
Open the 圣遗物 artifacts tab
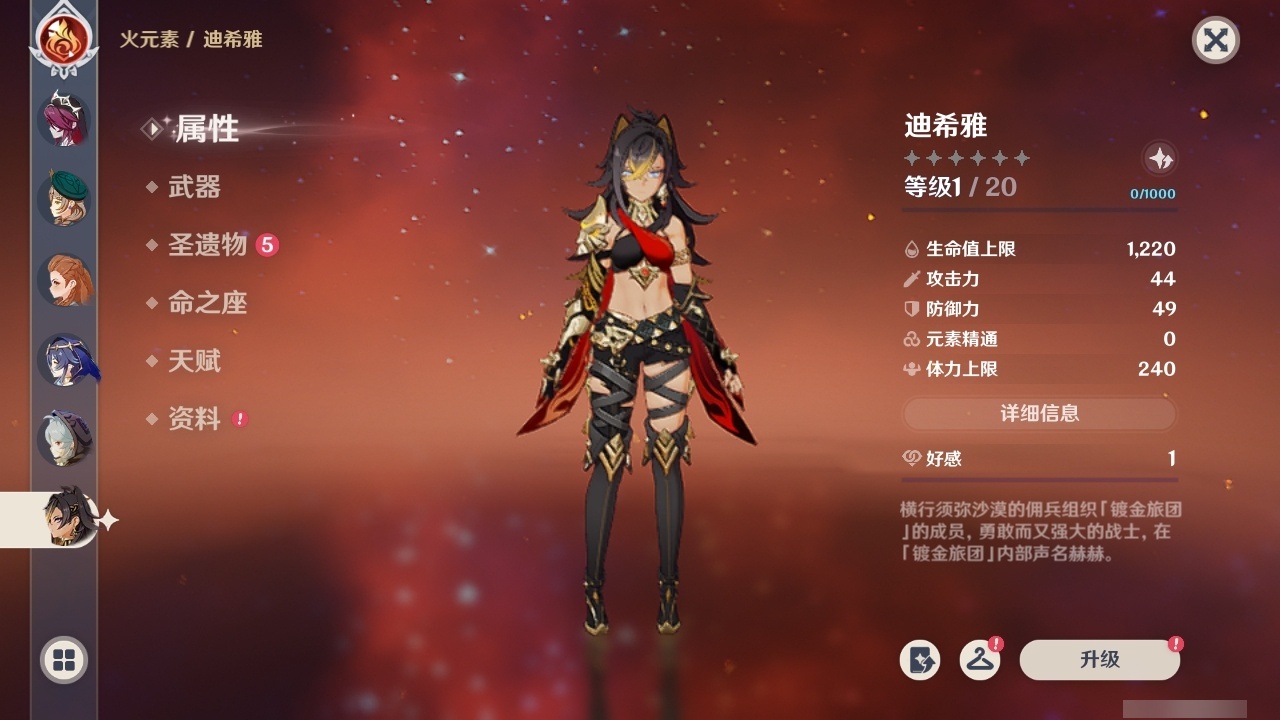(207, 245)
